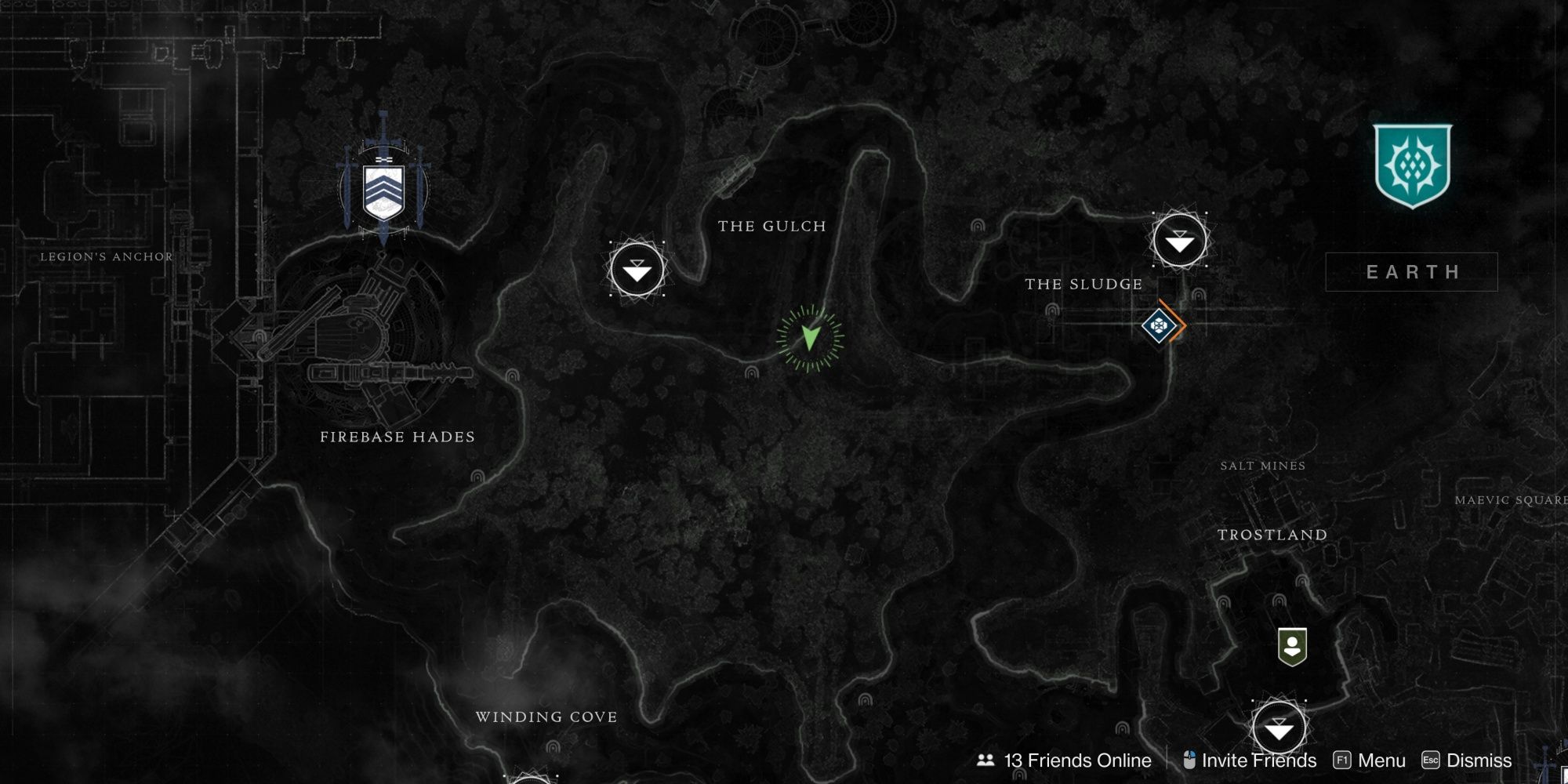Click the Devrim Kay vendor icon in Trostland

click(1292, 646)
